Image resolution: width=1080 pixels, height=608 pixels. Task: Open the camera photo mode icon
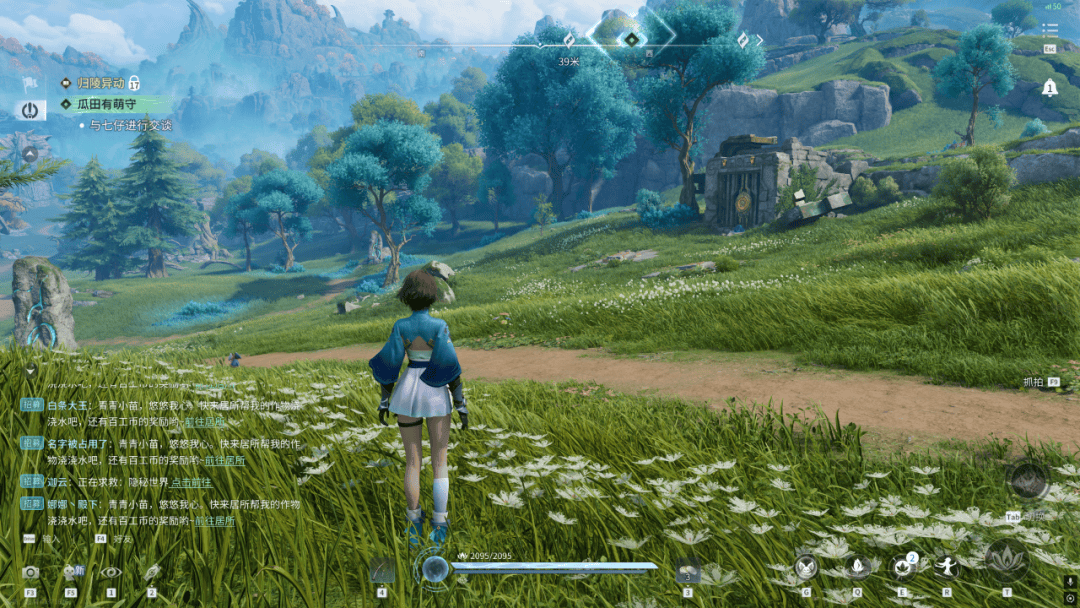(30, 572)
